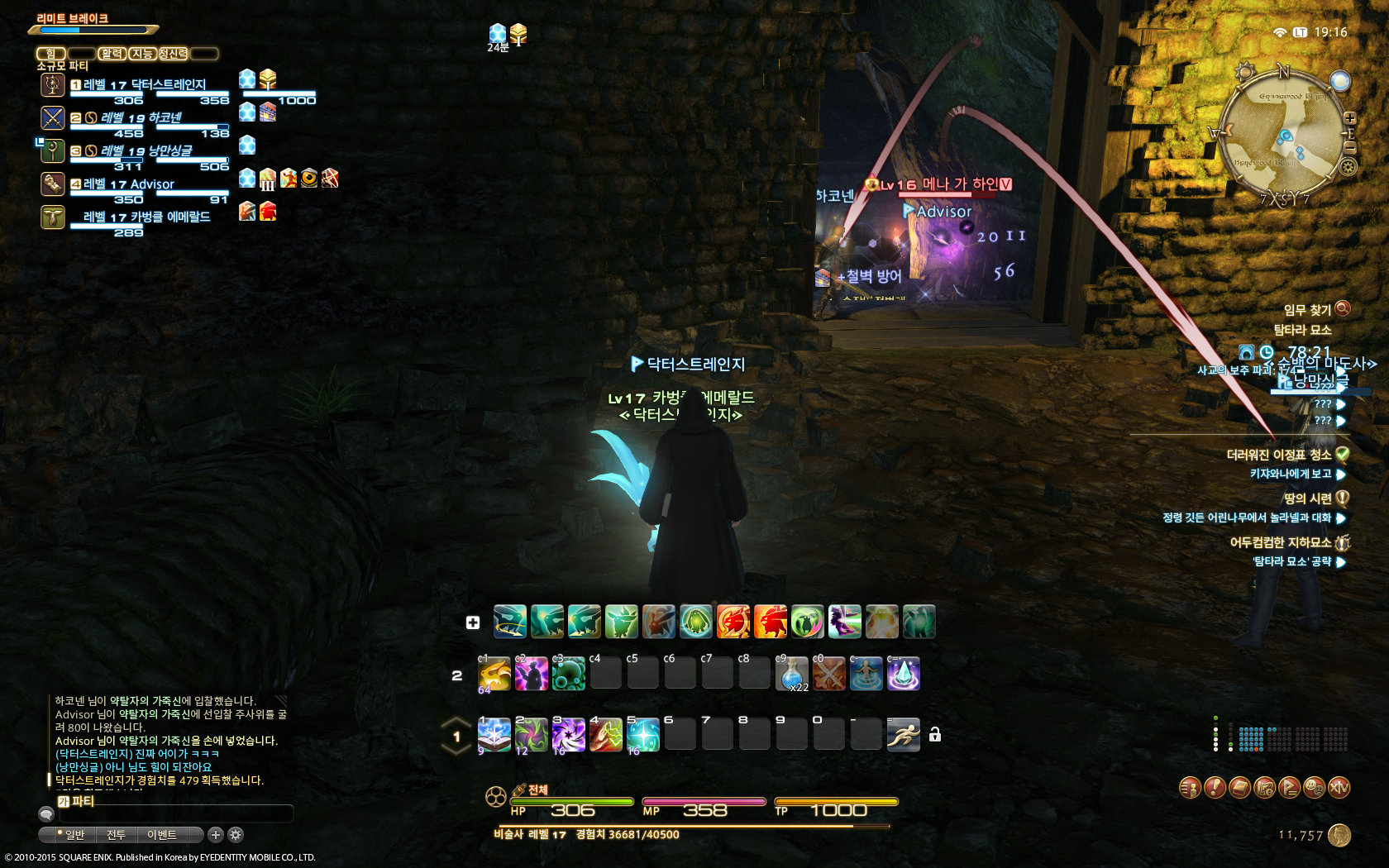Activate the blue crystal ability on hotbar 2

click(903, 675)
